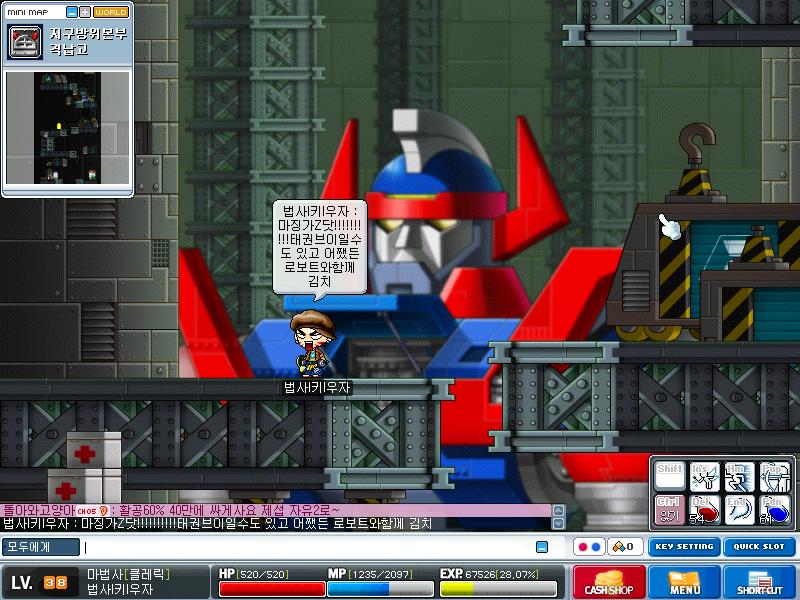Expand the mini map with plus button
800x600 pixels.
pos(85,12)
